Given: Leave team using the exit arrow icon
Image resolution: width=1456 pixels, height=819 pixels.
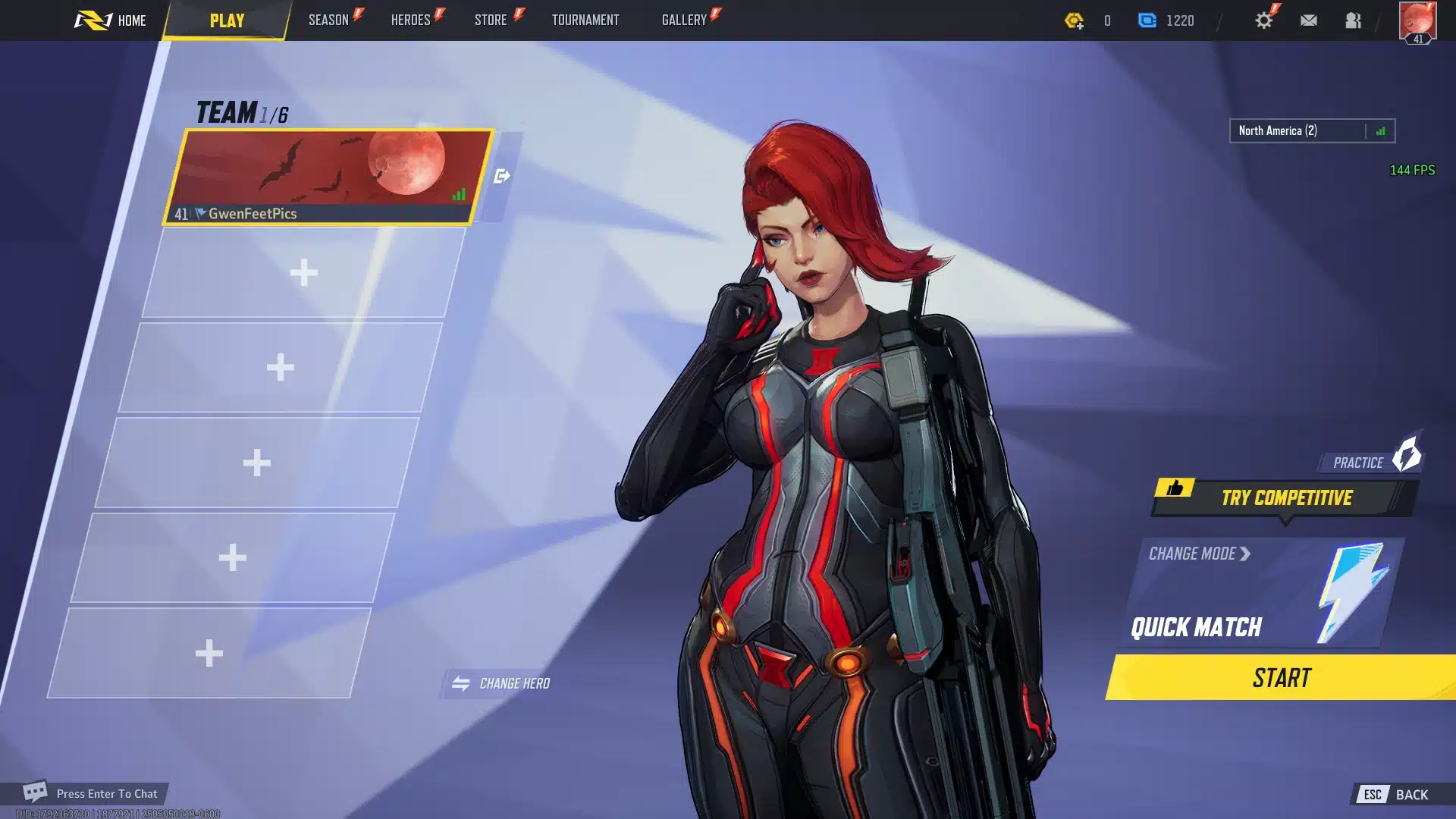Looking at the screenshot, I should [x=502, y=176].
